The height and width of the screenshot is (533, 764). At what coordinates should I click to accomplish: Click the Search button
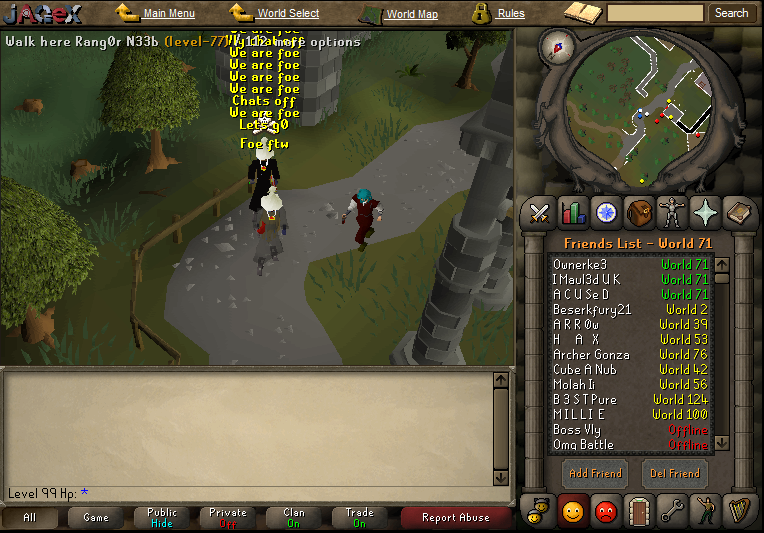point(731,13)
